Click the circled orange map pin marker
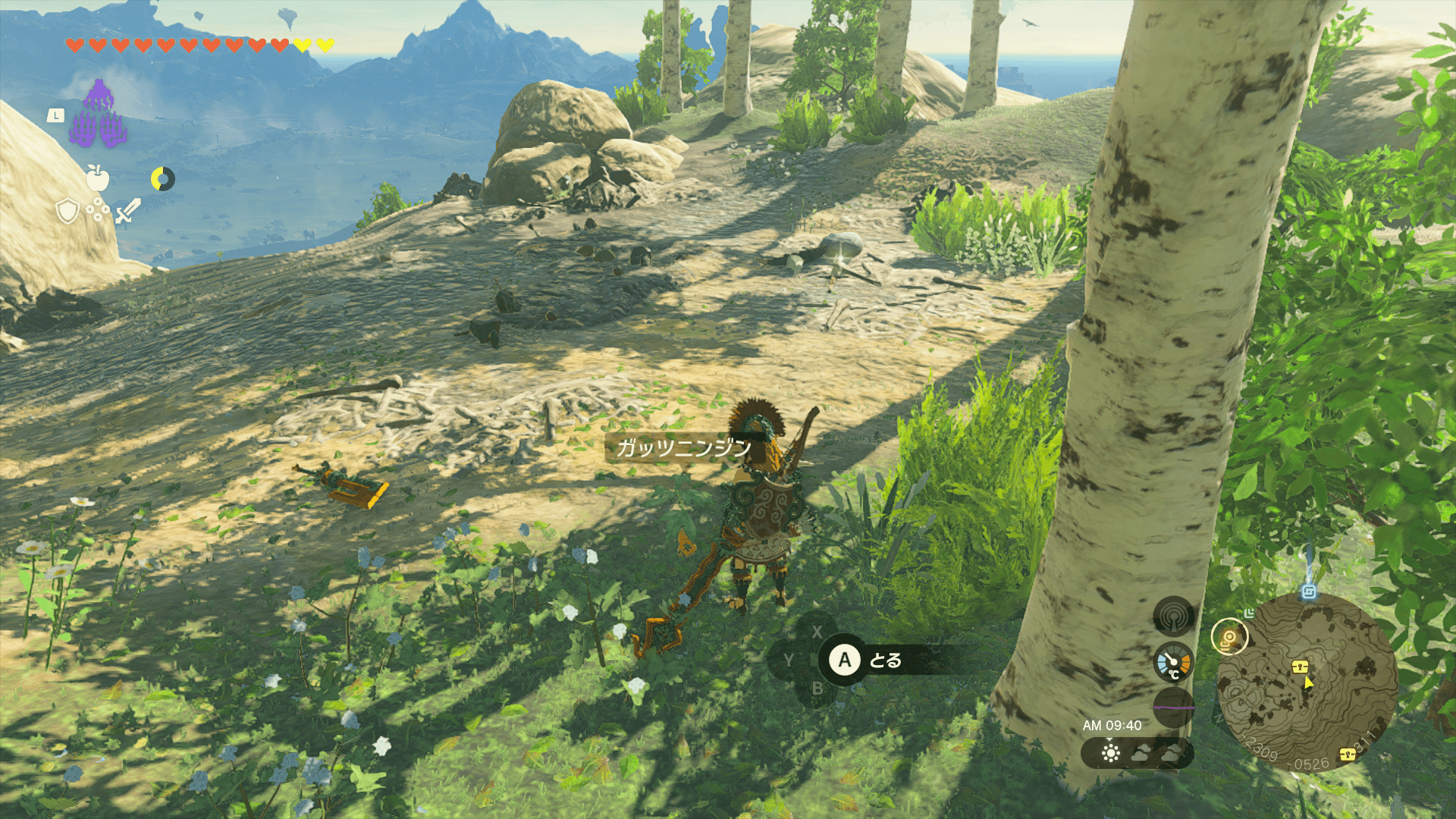 [x=1228, y=637]
